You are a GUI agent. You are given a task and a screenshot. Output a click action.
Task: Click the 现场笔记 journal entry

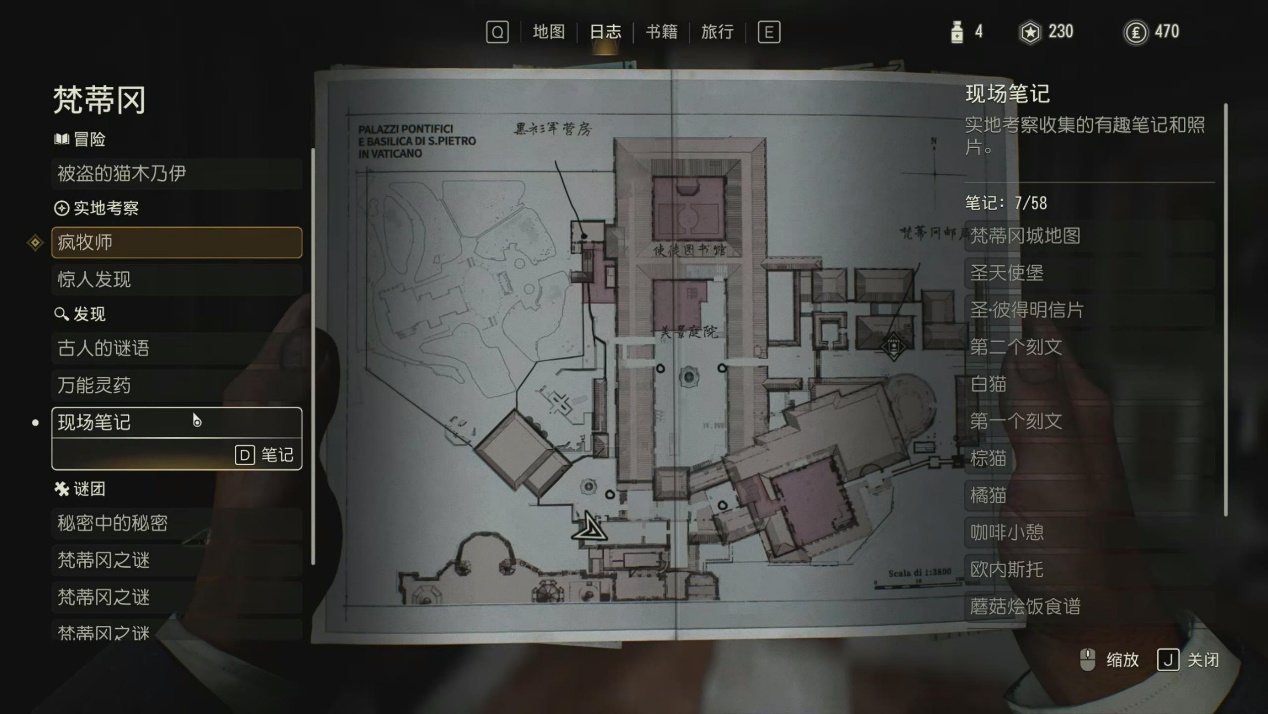click(x=176, y=423)
